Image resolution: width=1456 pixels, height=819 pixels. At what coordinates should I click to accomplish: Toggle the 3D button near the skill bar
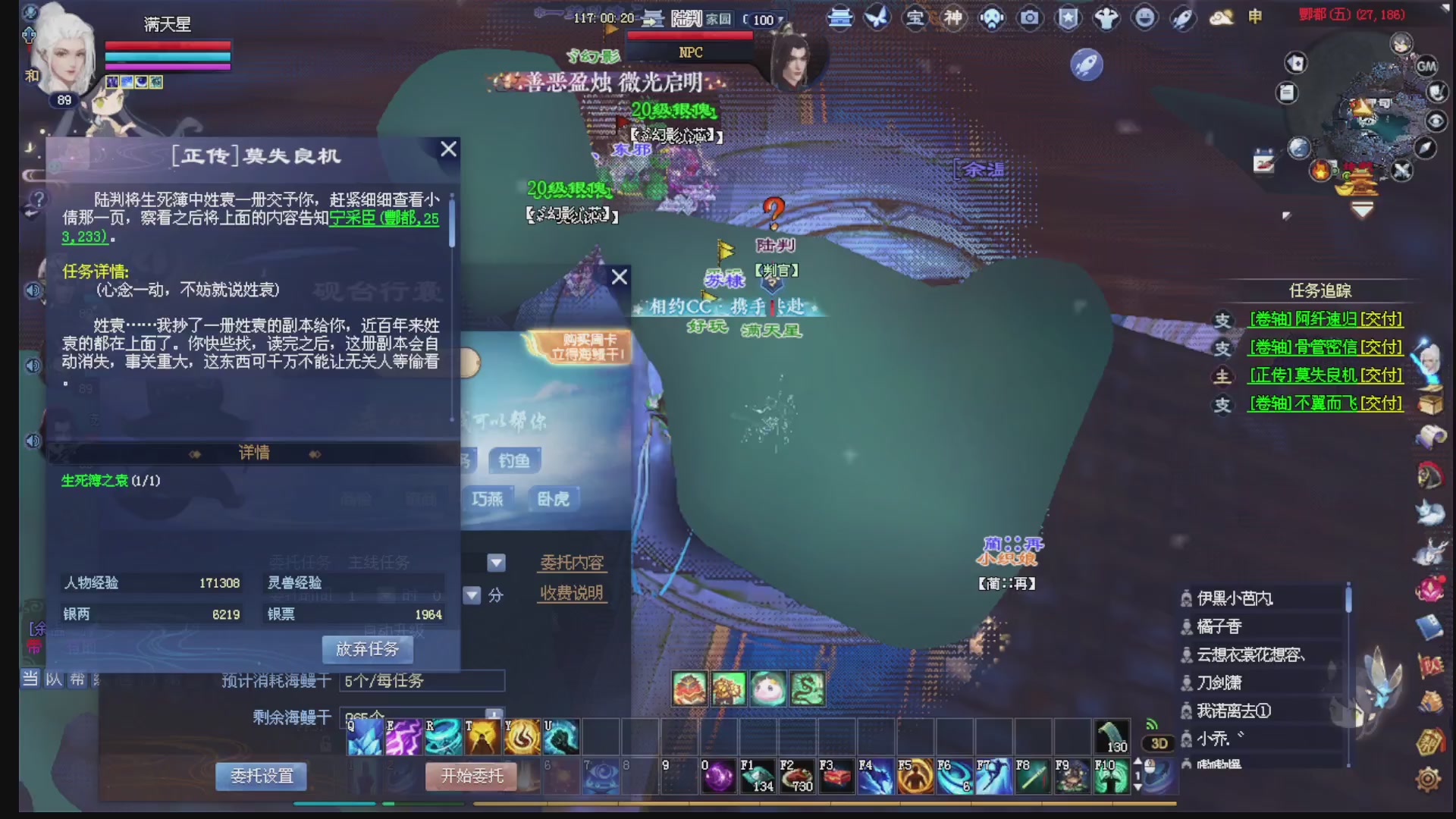(x=1158, y=745)
